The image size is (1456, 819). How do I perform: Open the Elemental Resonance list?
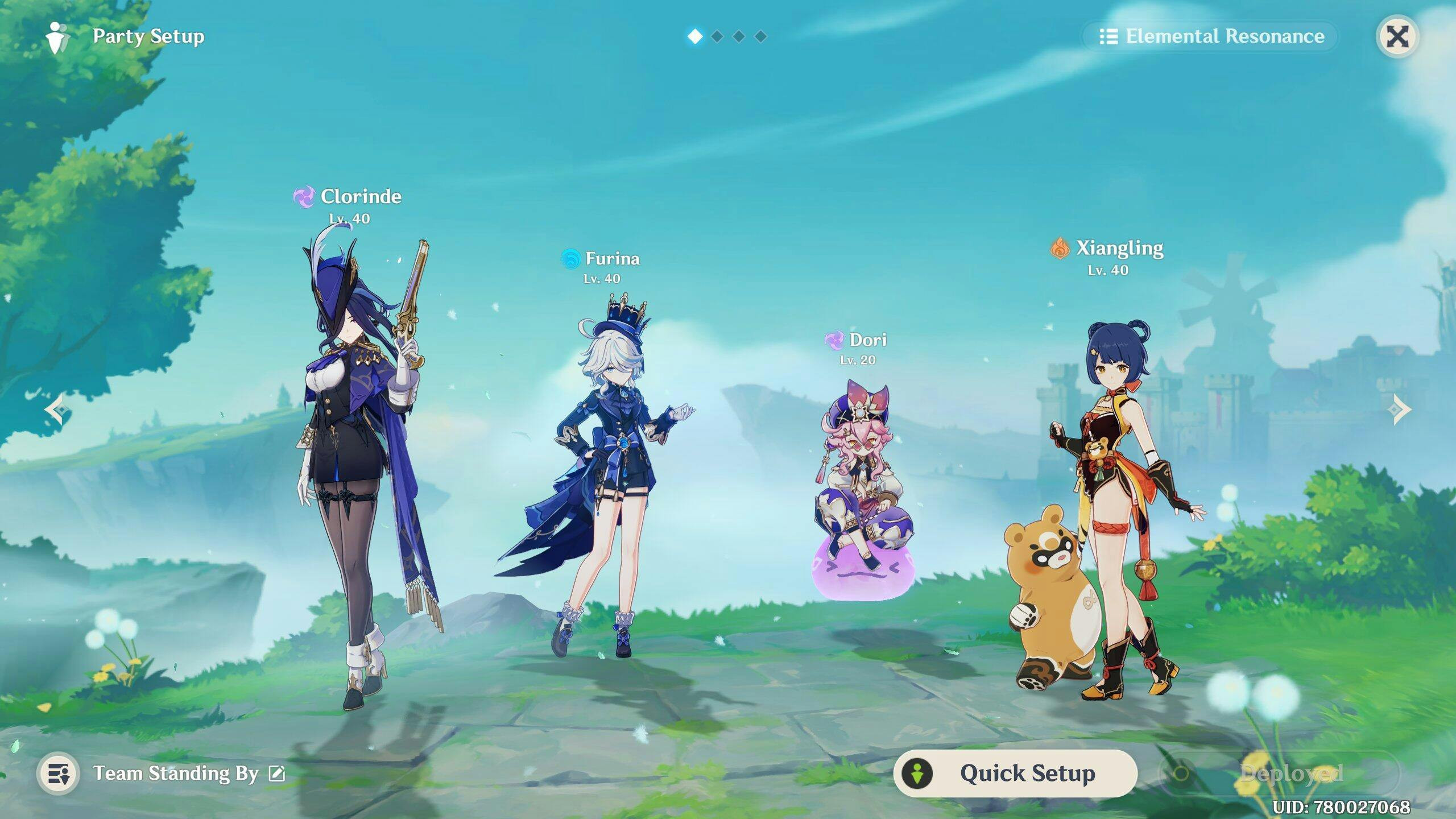point(1211,37)
